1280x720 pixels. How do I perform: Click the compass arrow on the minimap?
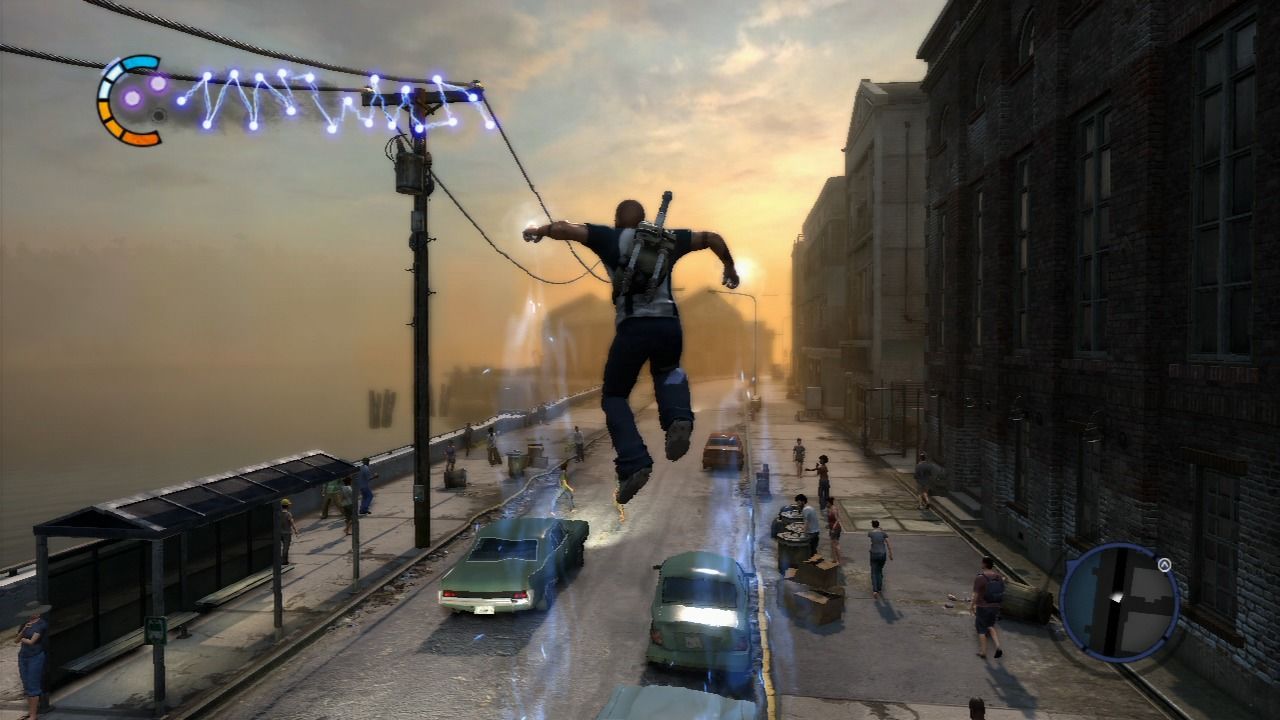[x=1164, y=565]
